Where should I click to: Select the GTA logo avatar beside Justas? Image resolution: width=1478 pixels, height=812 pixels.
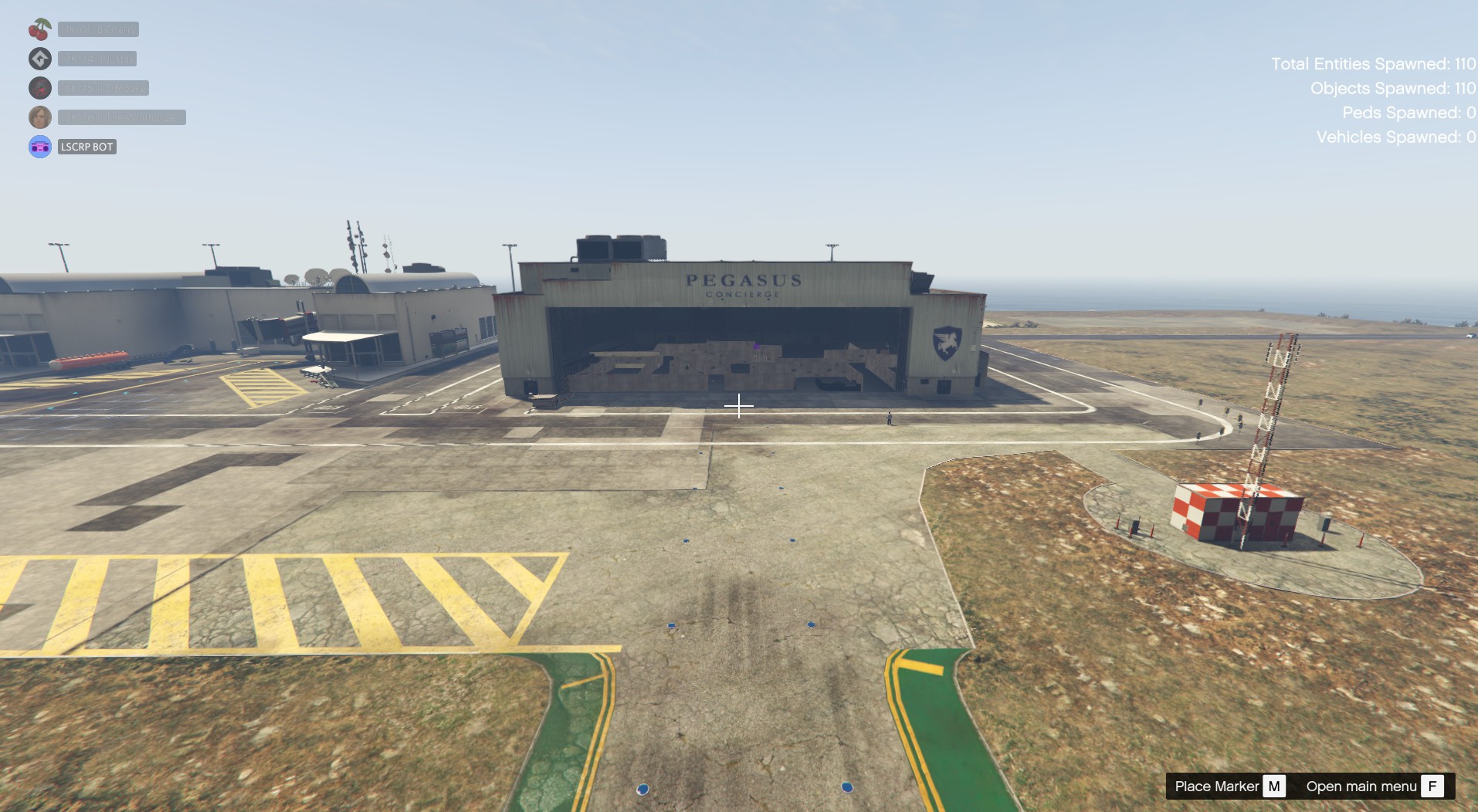(39, 59)
